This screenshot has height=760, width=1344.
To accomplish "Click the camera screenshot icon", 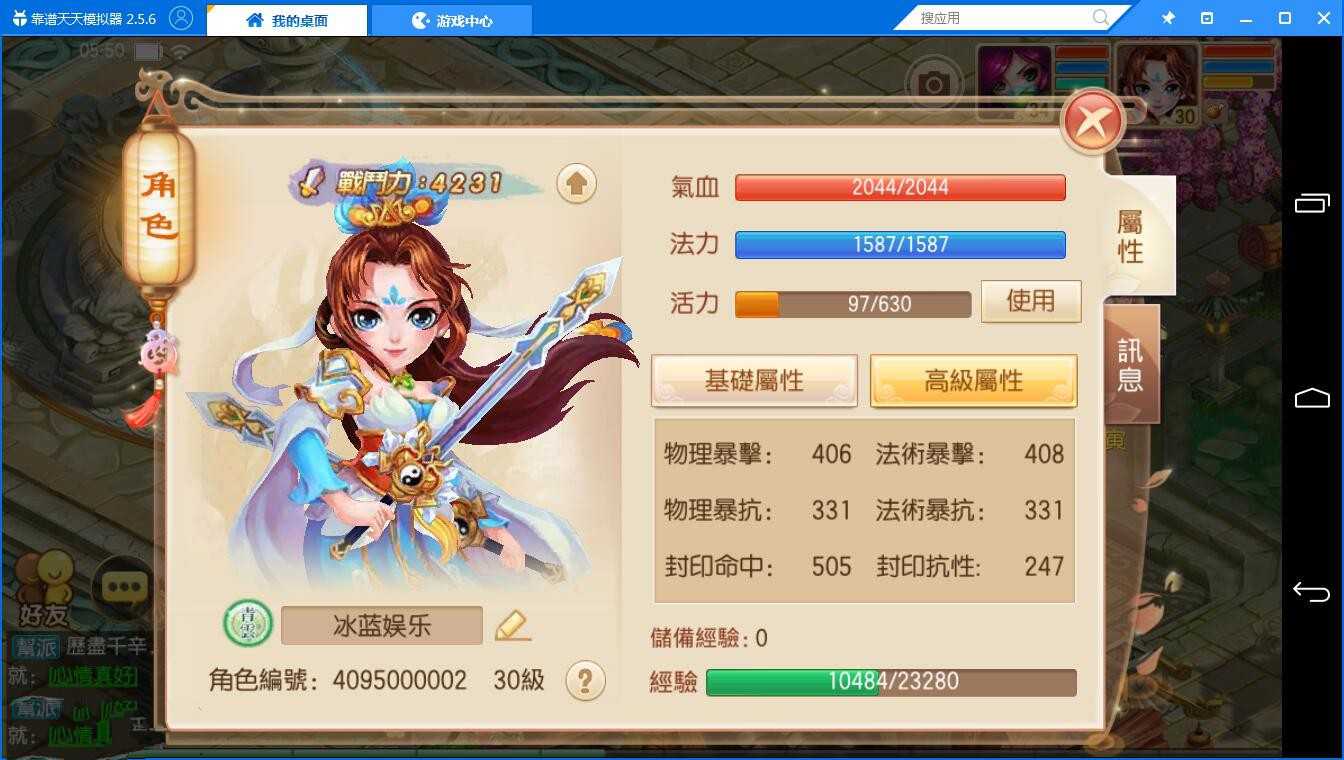I will coord(933,85).
